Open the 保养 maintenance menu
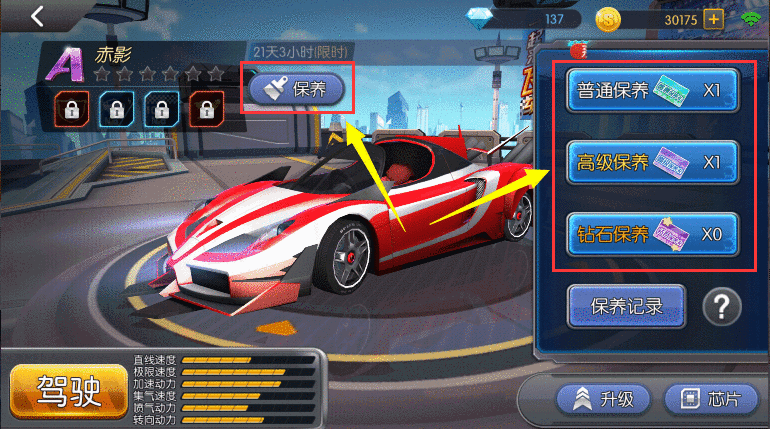 [297, 89]
